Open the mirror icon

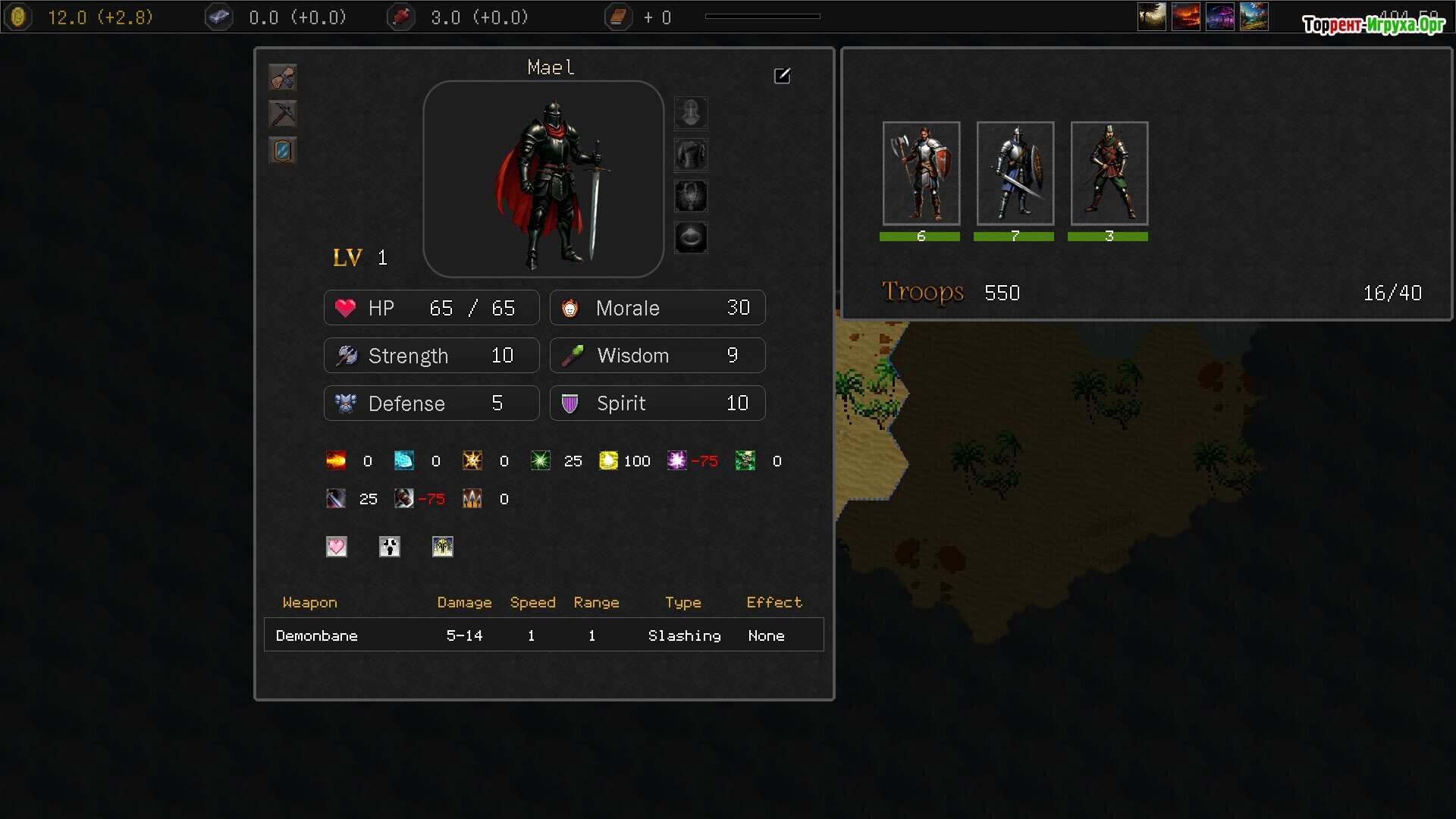coord(283,150)
